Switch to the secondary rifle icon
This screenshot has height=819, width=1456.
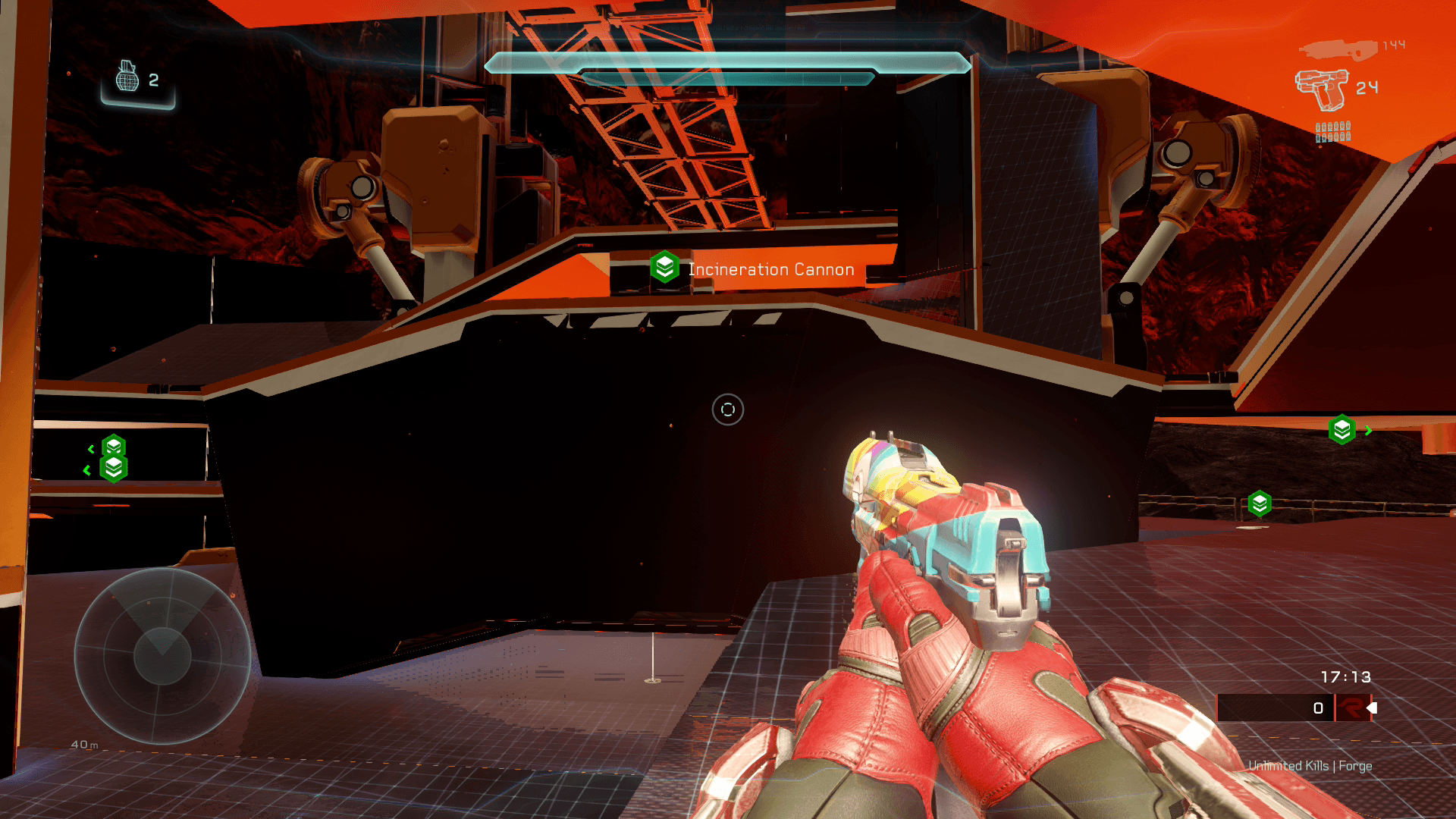(x=1337, y=50)
